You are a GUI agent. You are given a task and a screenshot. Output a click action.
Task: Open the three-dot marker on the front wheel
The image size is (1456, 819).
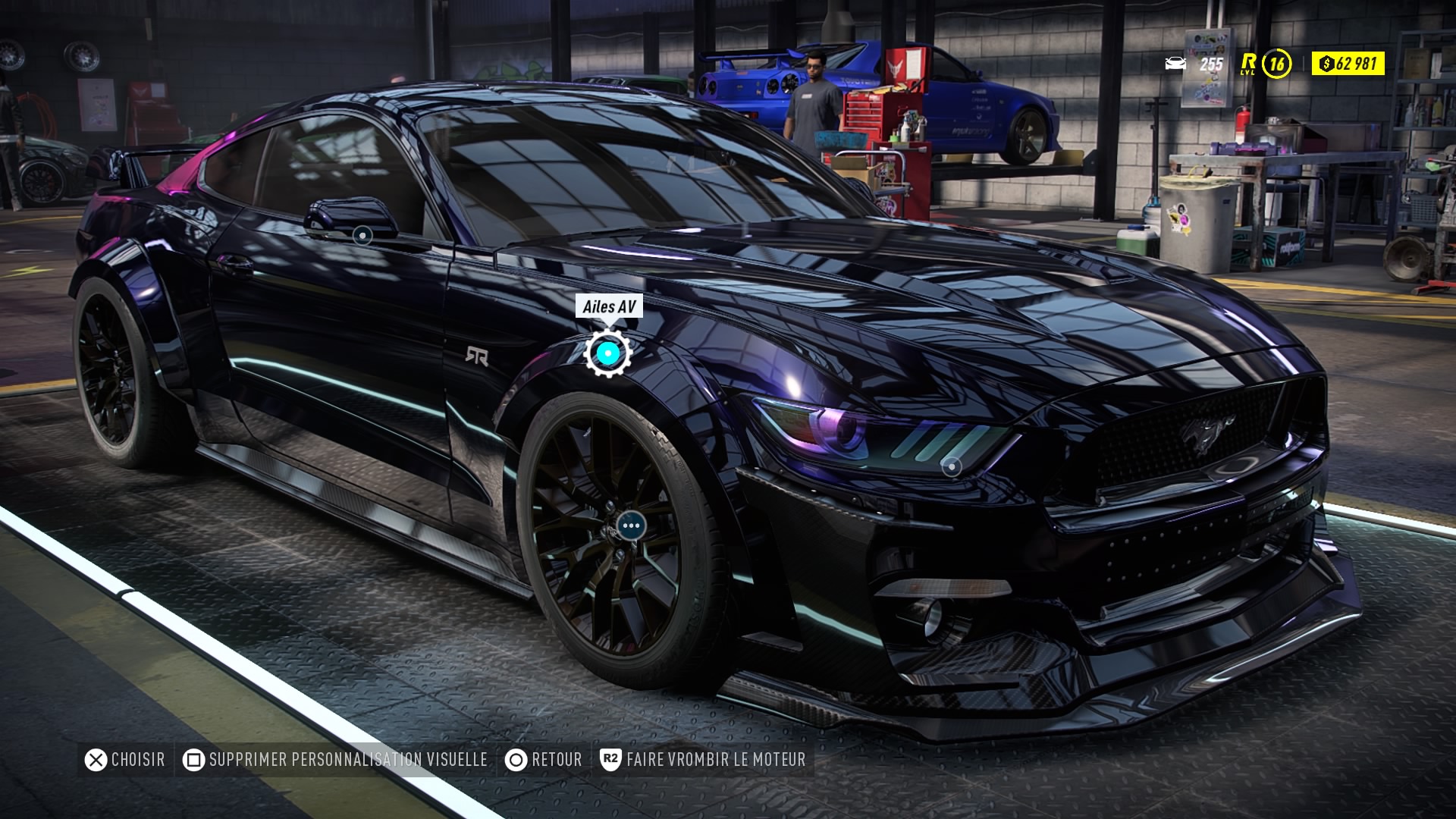[x=631, y=525]
